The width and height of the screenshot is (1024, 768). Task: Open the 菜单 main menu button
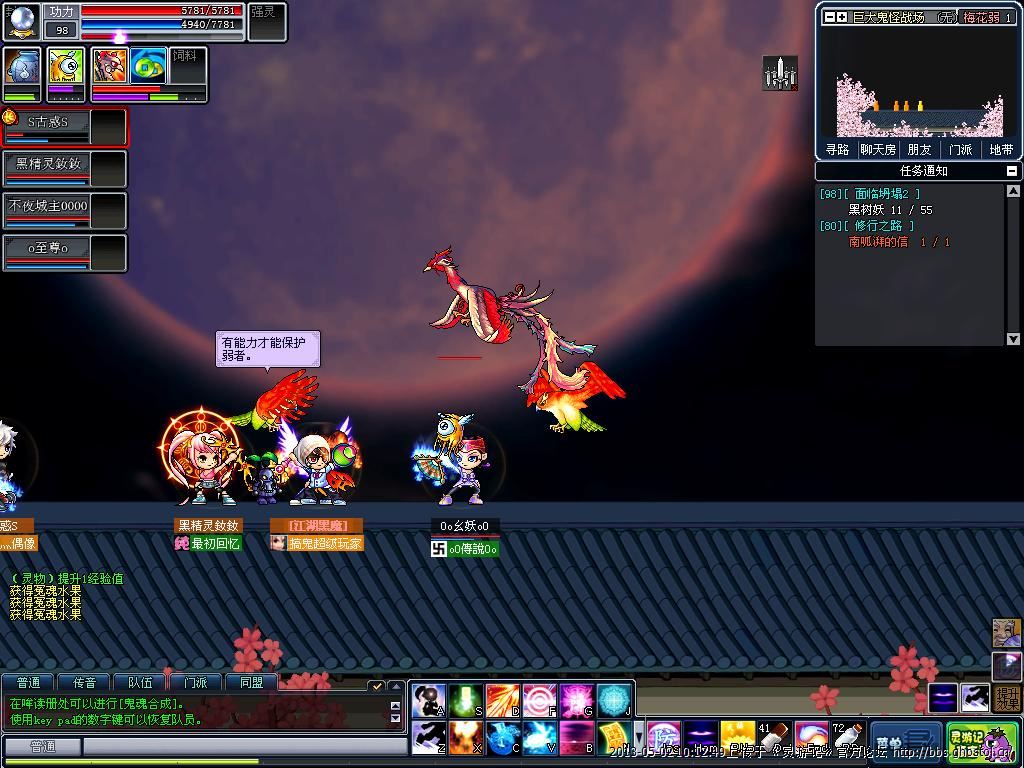point(906,741)
